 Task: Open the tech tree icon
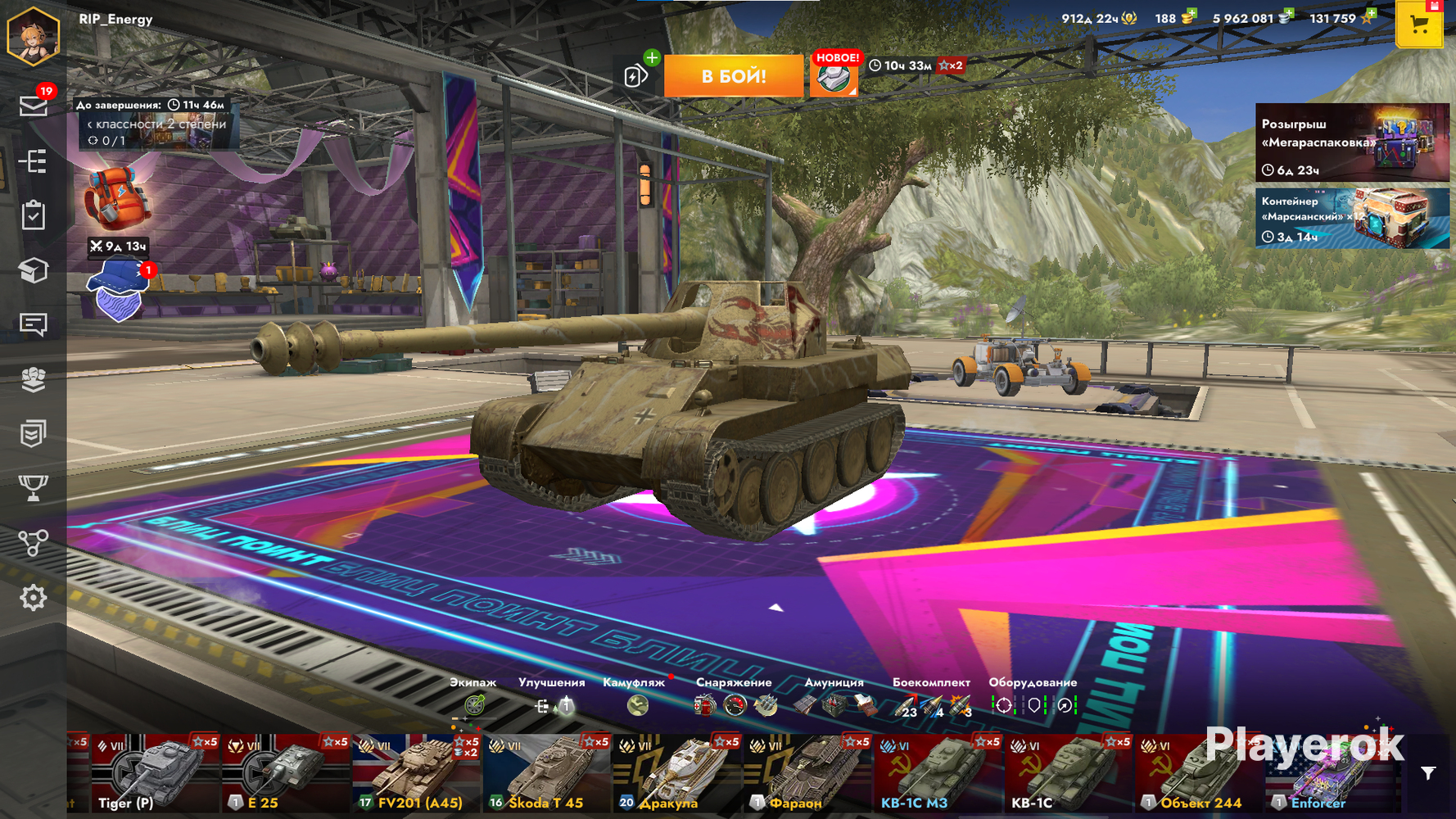pyautogui.click(x=33, y=543)
